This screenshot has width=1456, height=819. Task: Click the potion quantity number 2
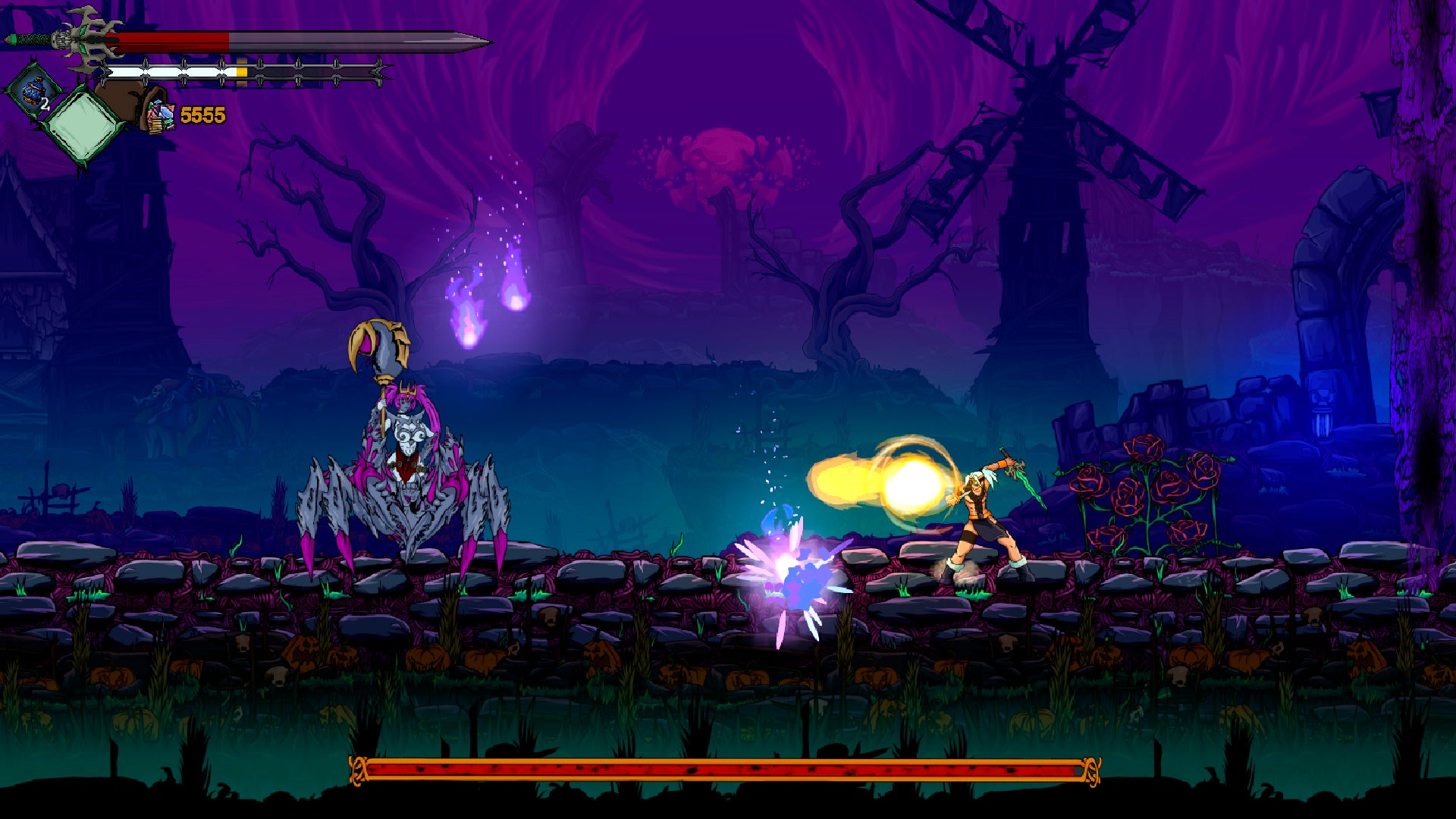[44, 104]
